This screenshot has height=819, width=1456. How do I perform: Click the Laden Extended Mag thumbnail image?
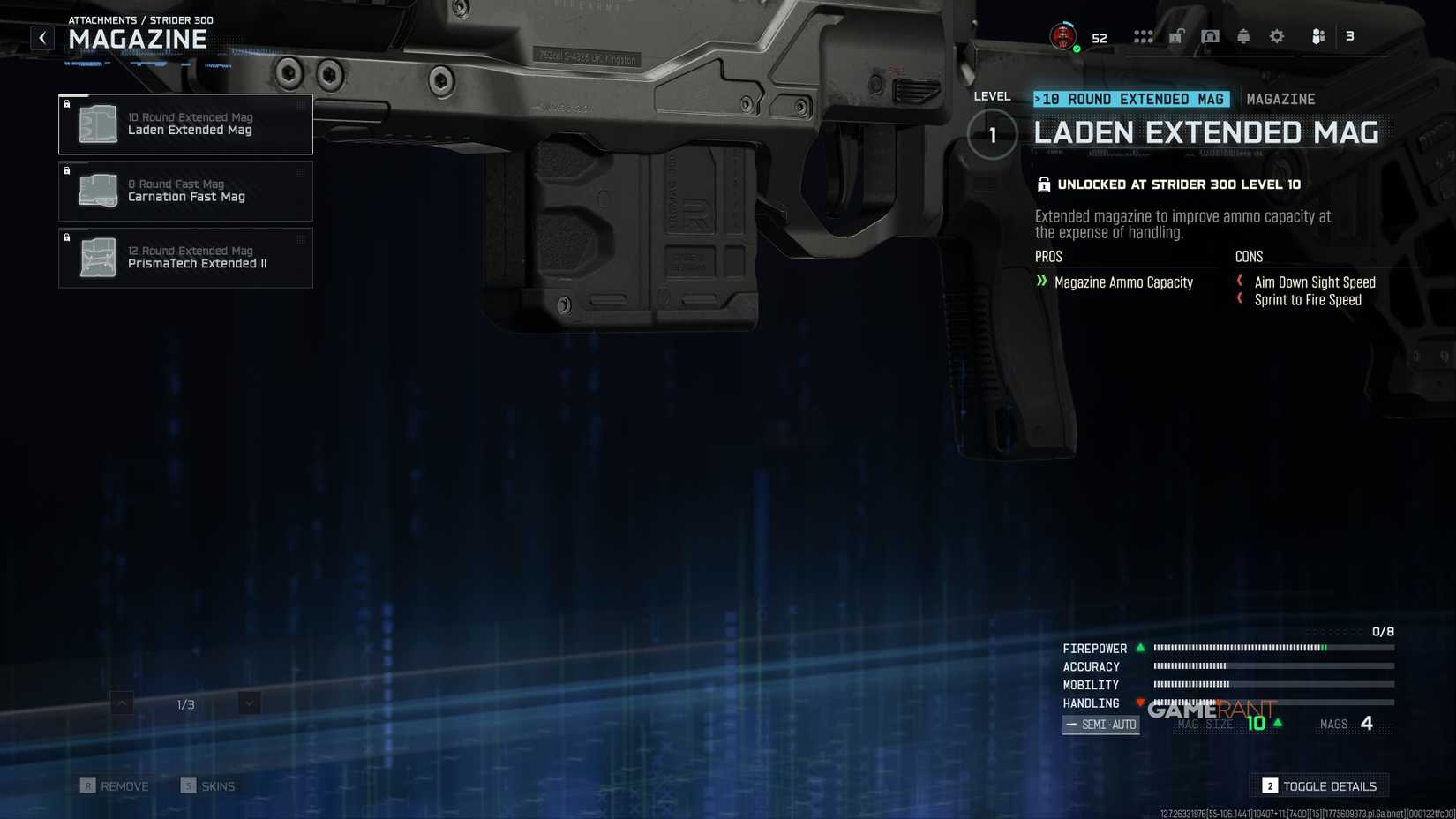(x=98, y=124)
